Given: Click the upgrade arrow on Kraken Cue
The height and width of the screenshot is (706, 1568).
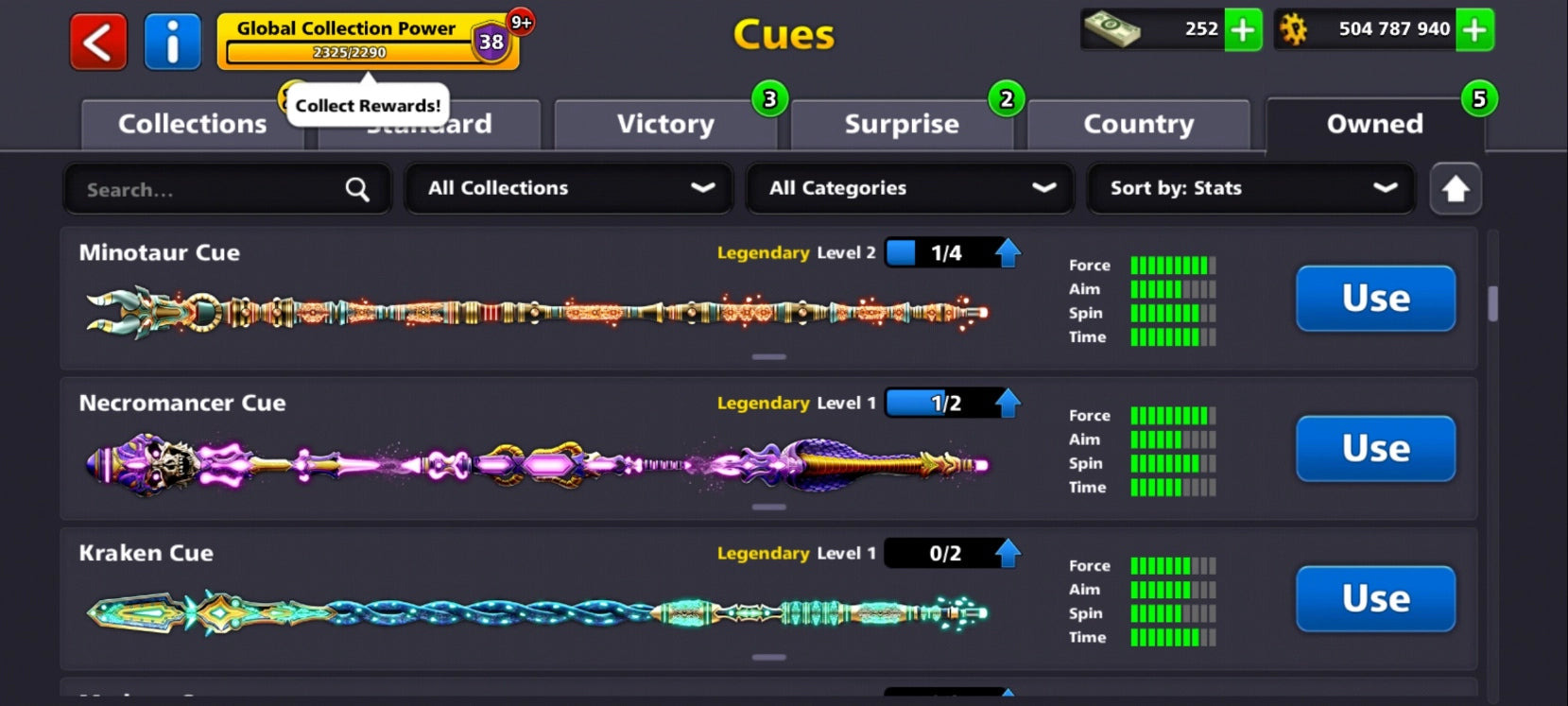Looking at the screenshot, I should 1008,552.
